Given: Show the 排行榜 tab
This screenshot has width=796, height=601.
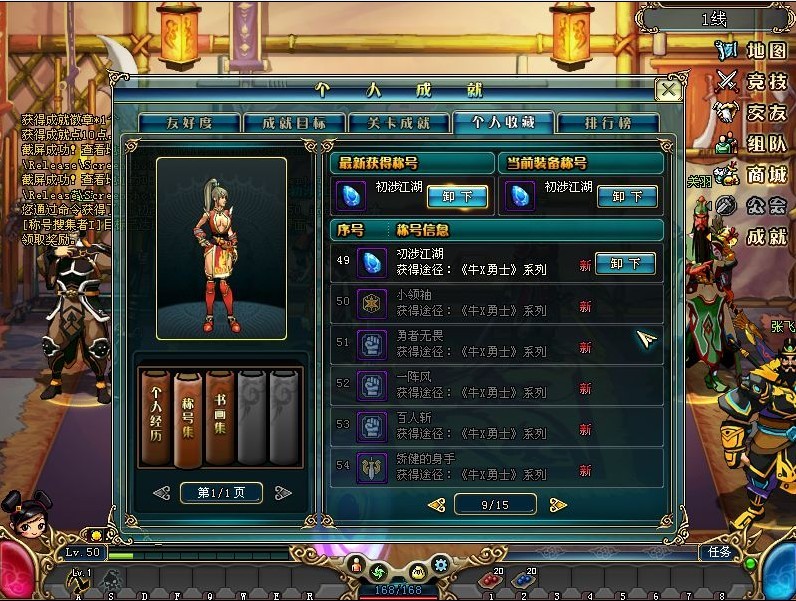Looking at the screenshot, I should point(607,123).
